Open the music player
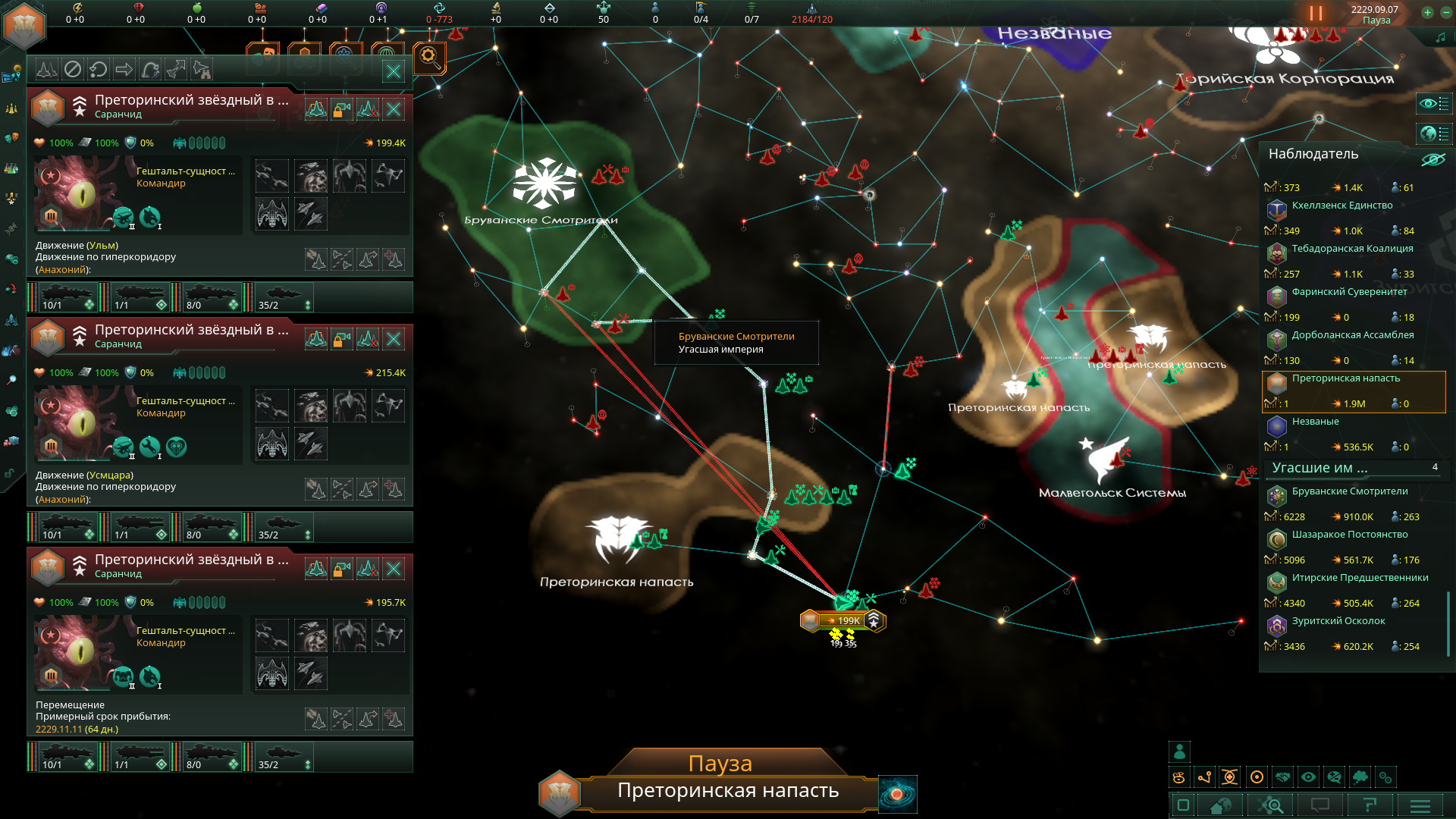Viewport: 1456px width, 819px height. [1440, 36]
